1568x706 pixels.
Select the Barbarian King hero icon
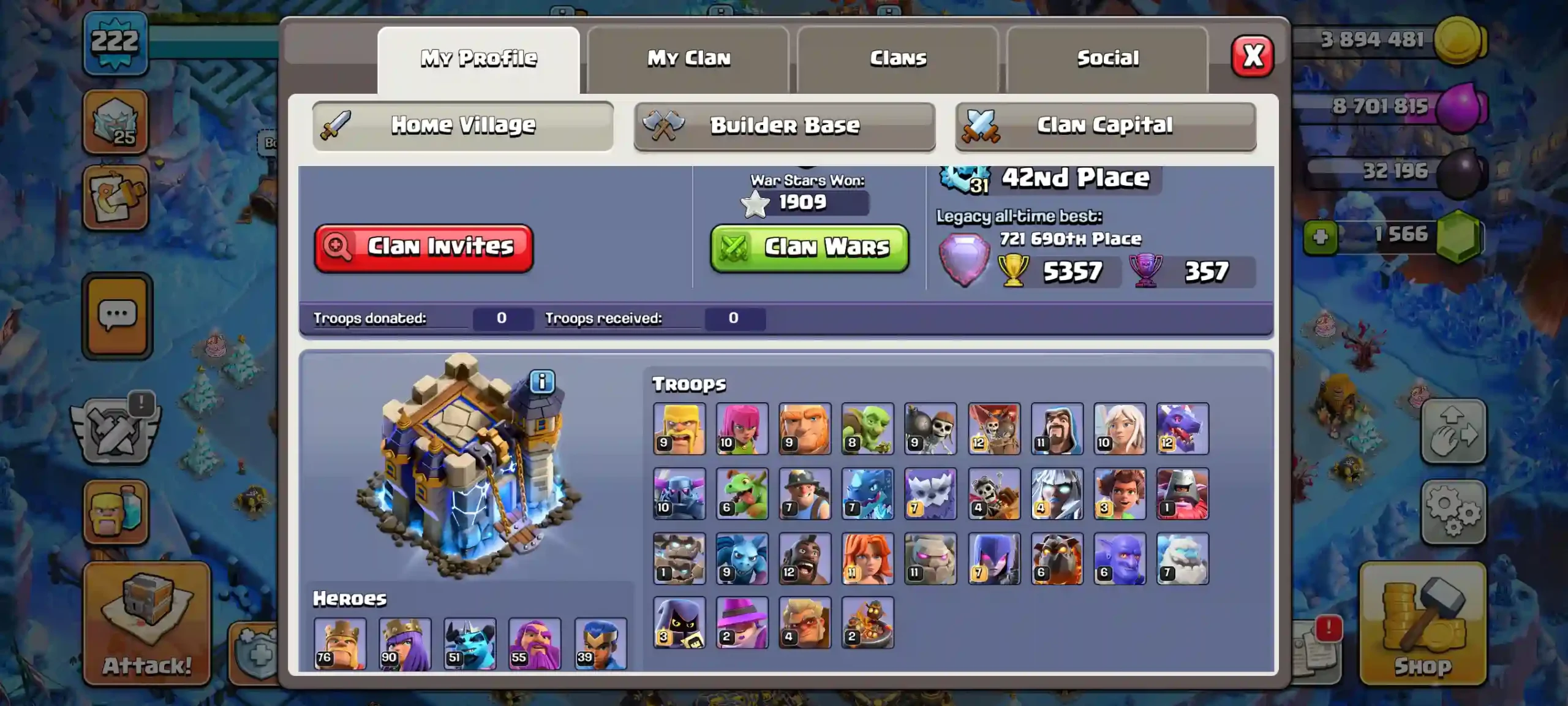pos(340,643)
